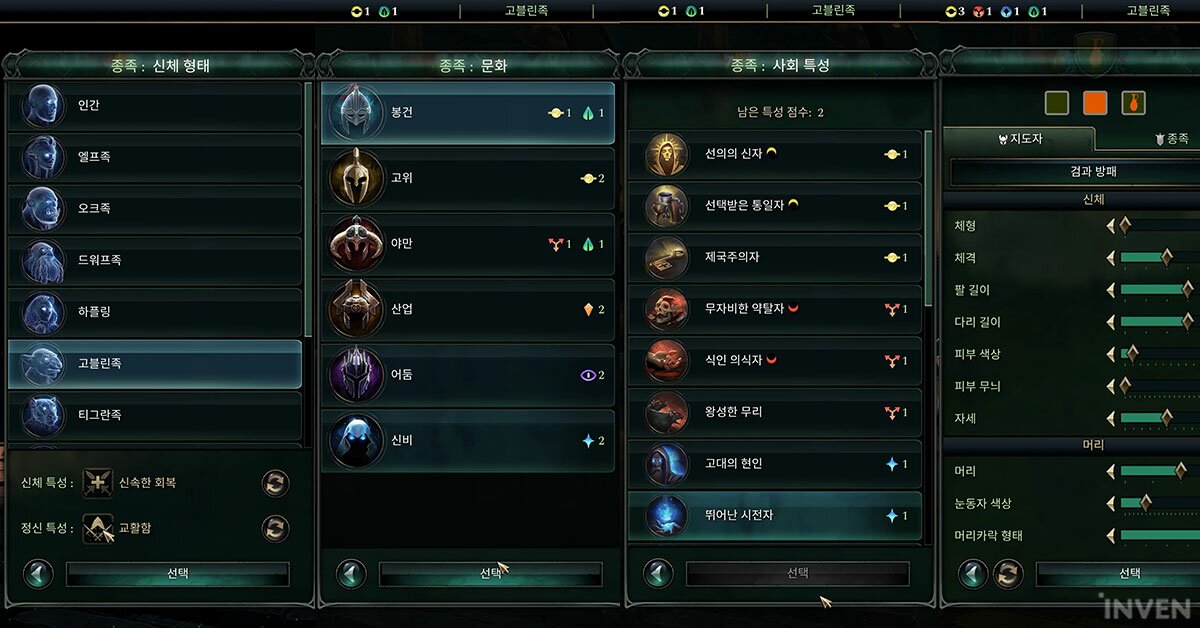Viewport: 1200px width, 628px height.
Task: Reroll the 교활함 mind trait
Action: coord(275,528)
